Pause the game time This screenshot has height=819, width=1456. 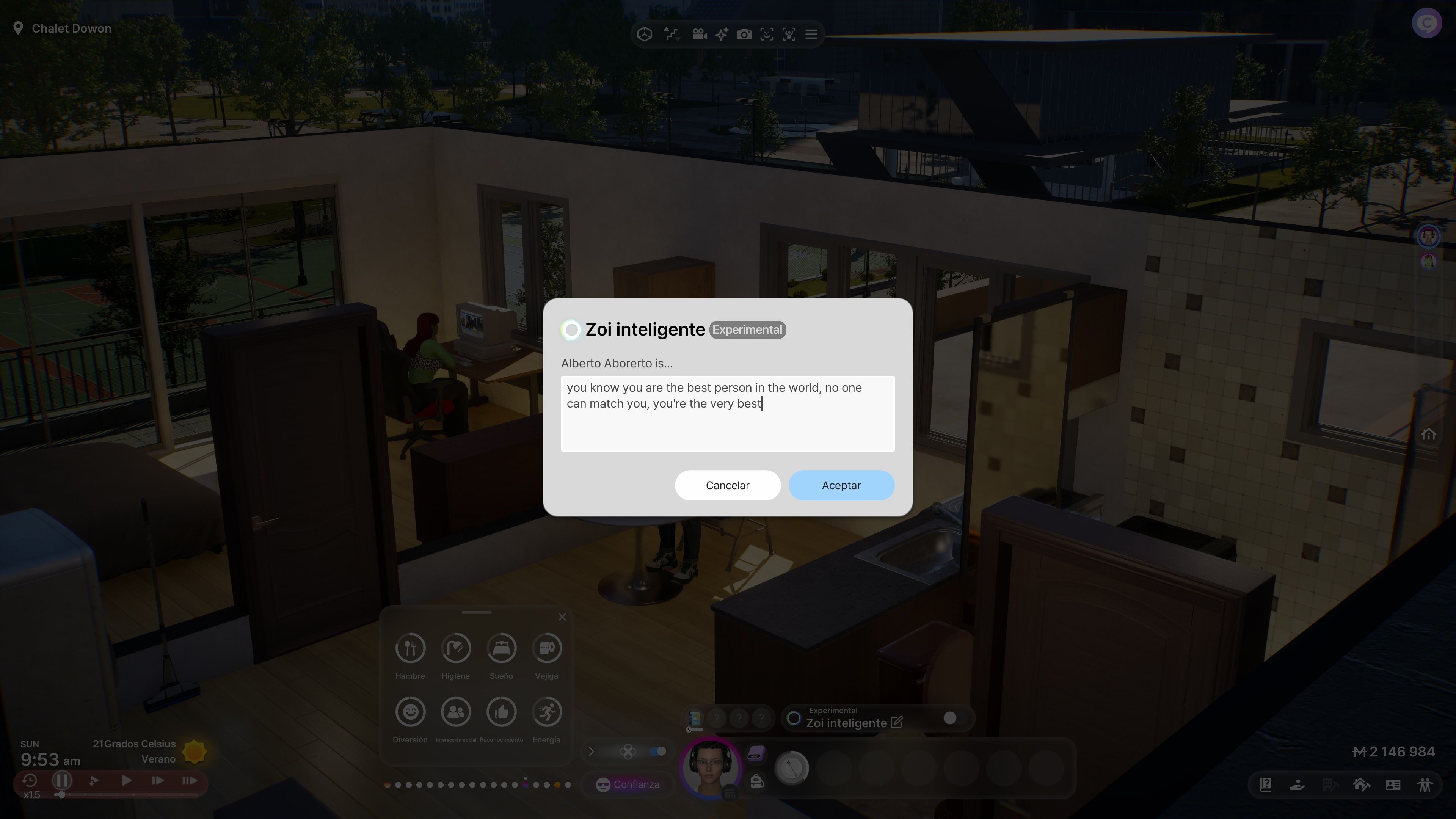coord(61,781)
